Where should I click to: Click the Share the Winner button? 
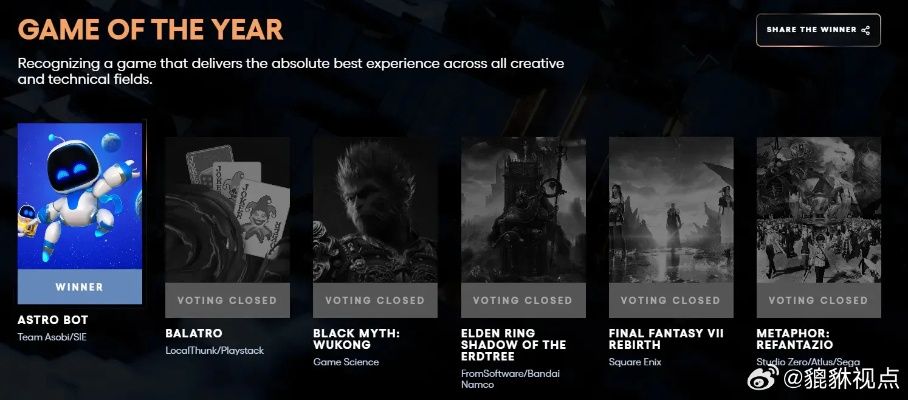coord(818,30)
